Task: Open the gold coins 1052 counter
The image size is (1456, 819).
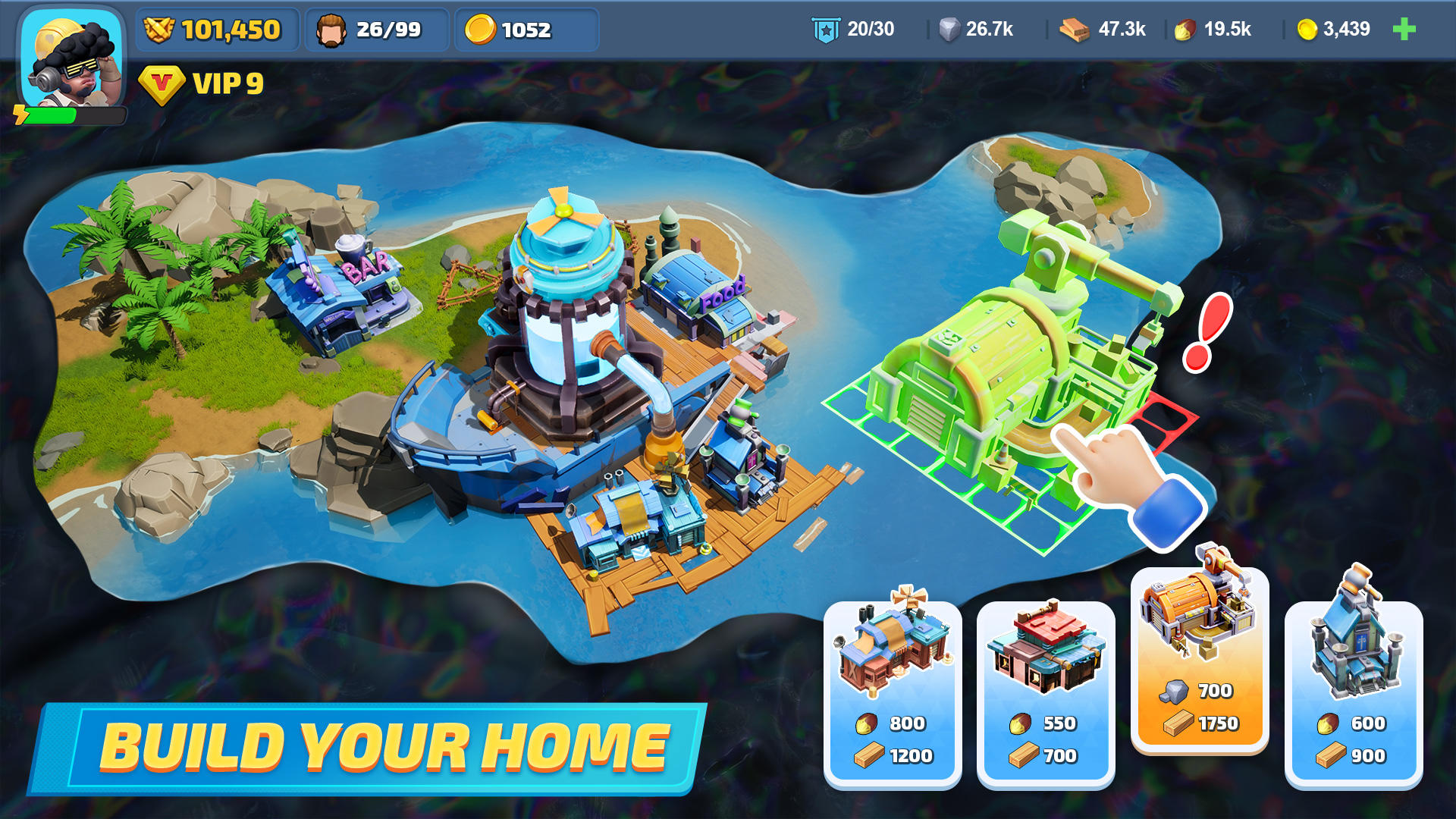Action: pyautogui.click(x=527, y=30)
